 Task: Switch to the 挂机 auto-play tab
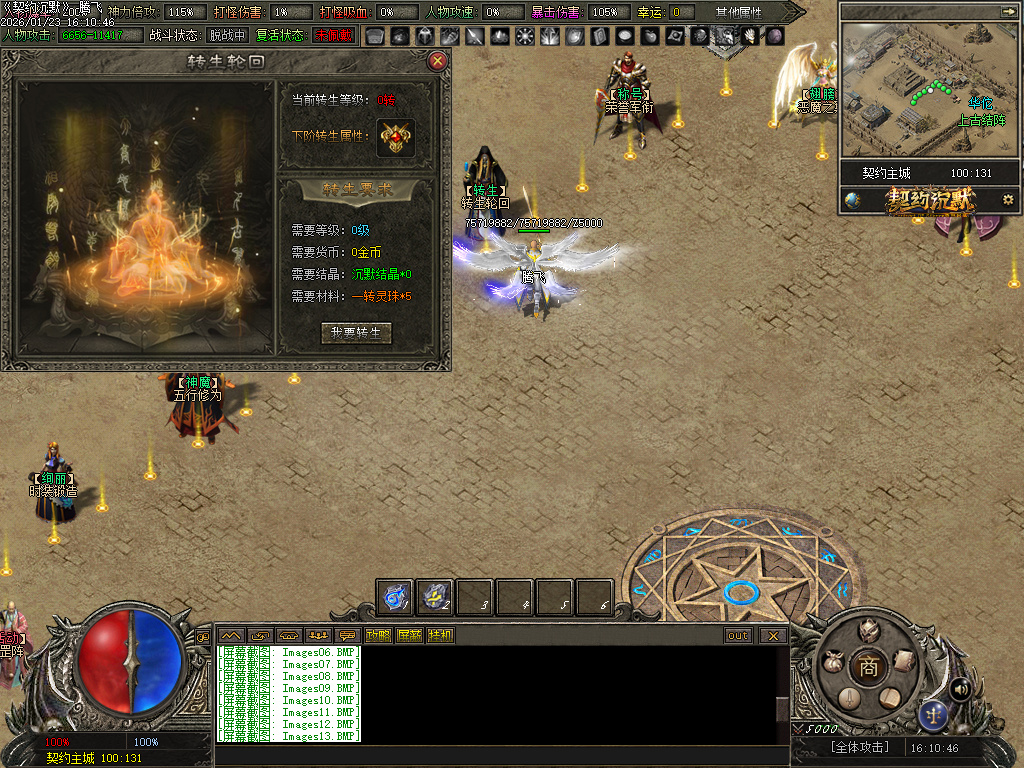[440, 635]
